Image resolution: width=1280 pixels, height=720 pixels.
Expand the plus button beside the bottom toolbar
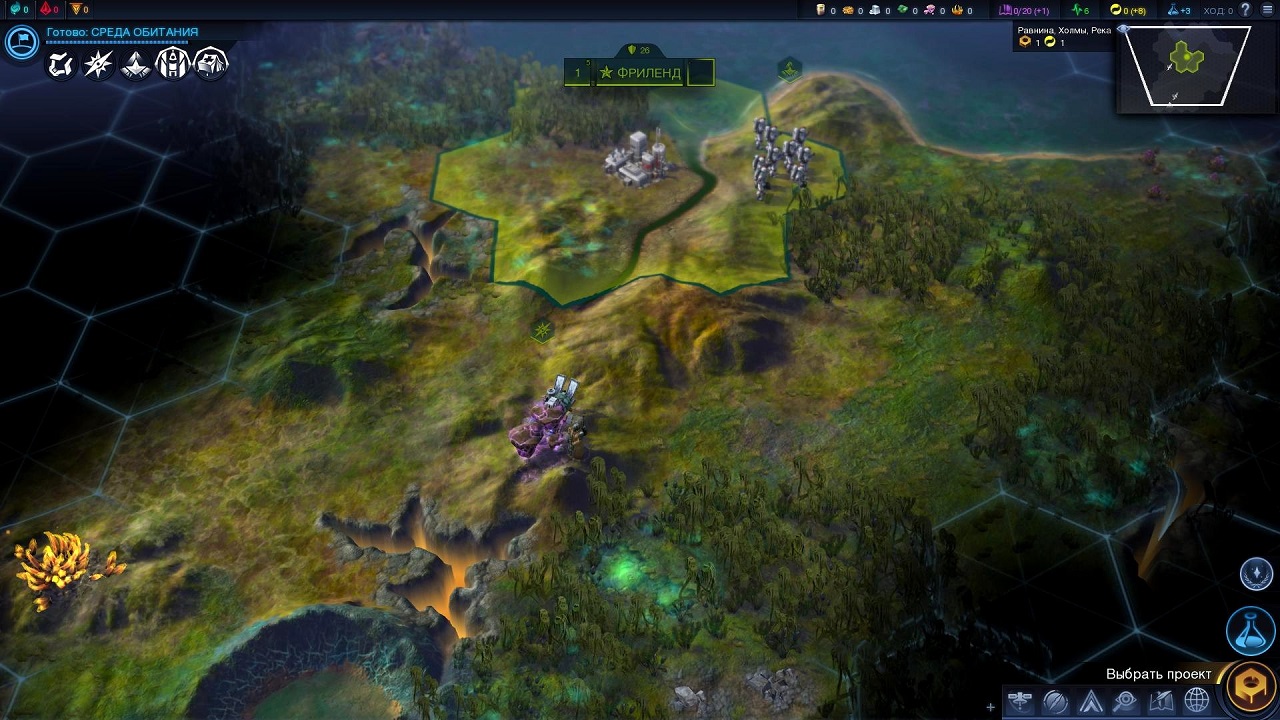[x=991, y=707]
